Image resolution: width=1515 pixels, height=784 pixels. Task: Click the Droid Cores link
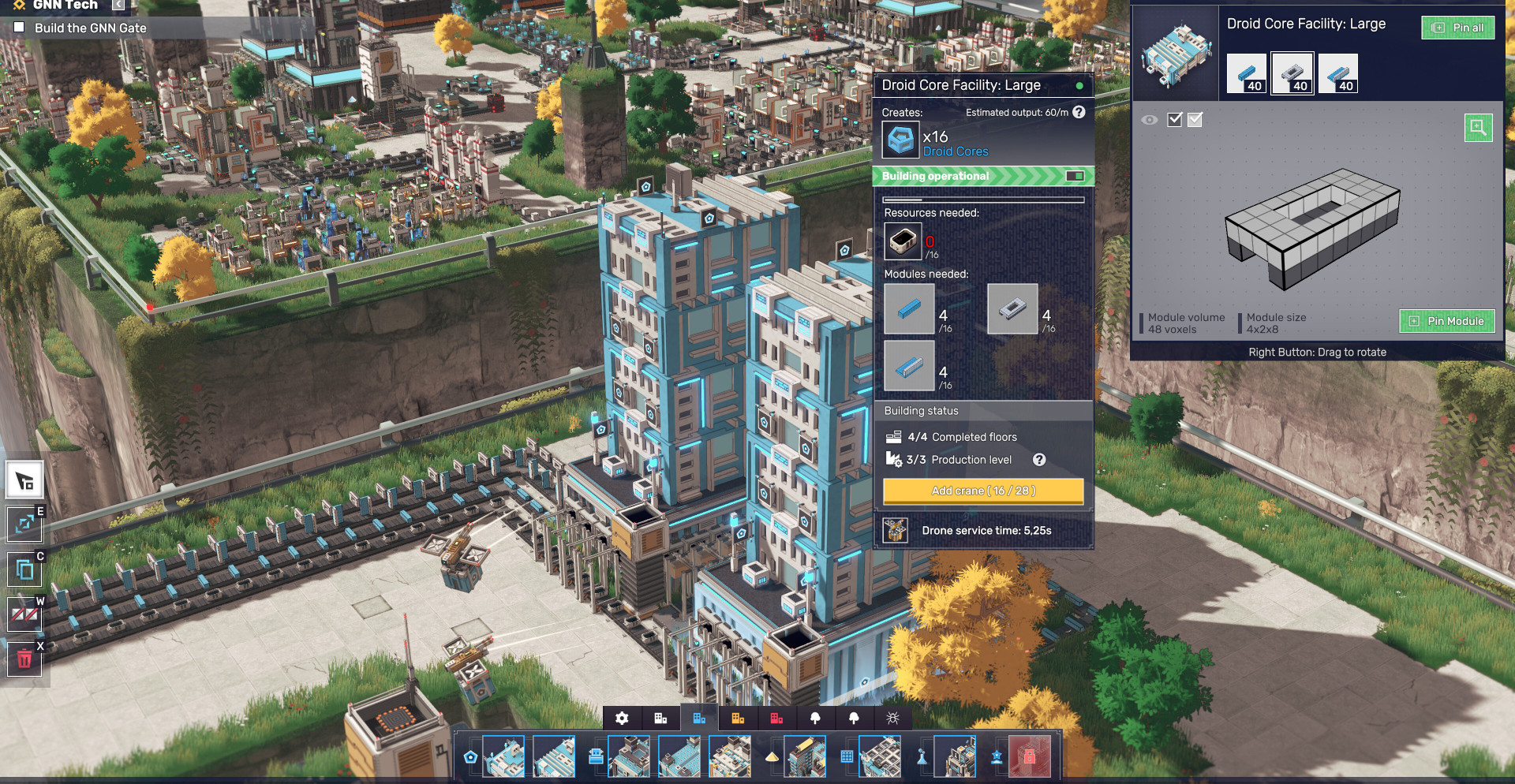point(956,151)
